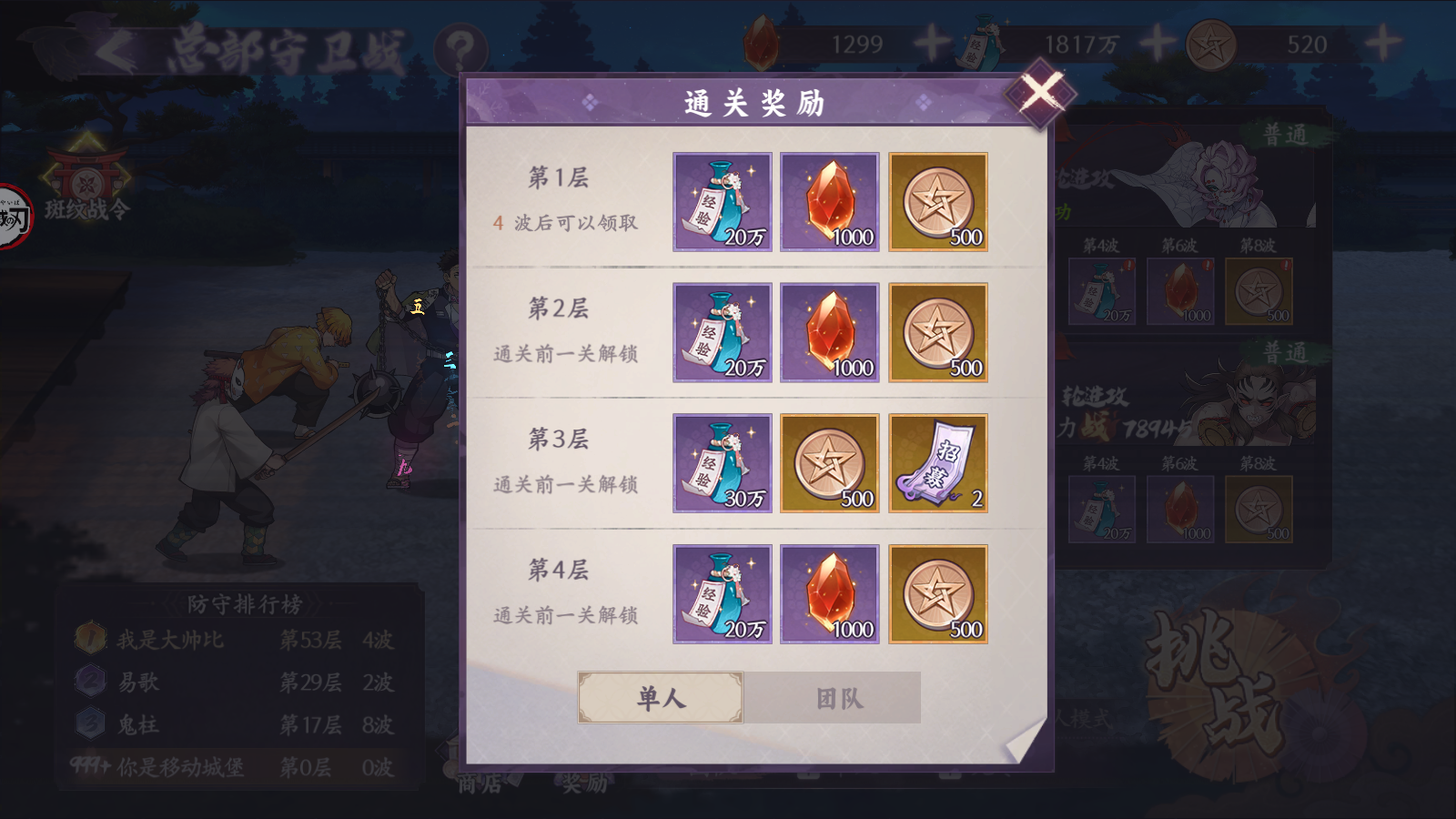Click the 1000 red crystal reward on floor 2
Viewport: 1456px width, 819px height.
point(829,332)
